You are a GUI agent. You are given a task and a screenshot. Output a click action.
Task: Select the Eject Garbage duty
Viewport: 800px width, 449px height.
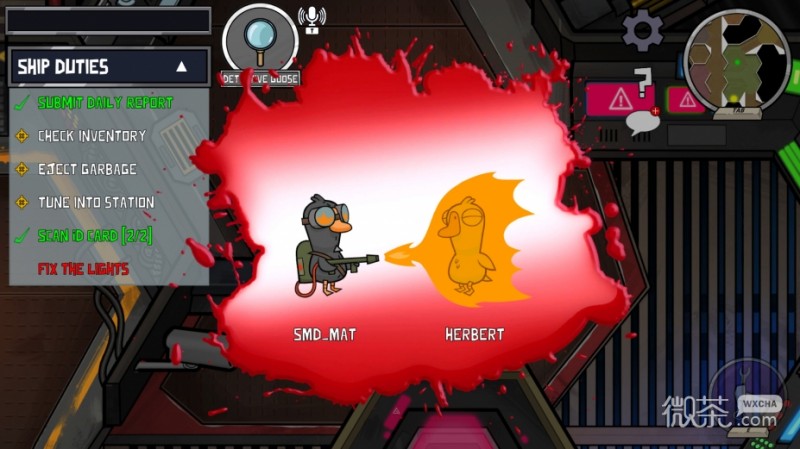tap(87, 169)
